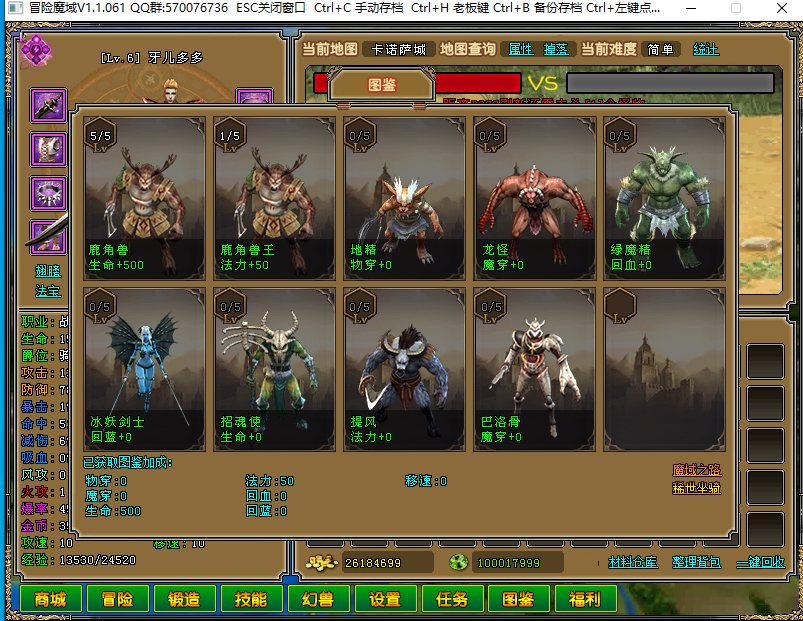Open the 材料仓库 material warehouse
The width and height of the screenshot is (803, 621).
[x=633, y=562]
